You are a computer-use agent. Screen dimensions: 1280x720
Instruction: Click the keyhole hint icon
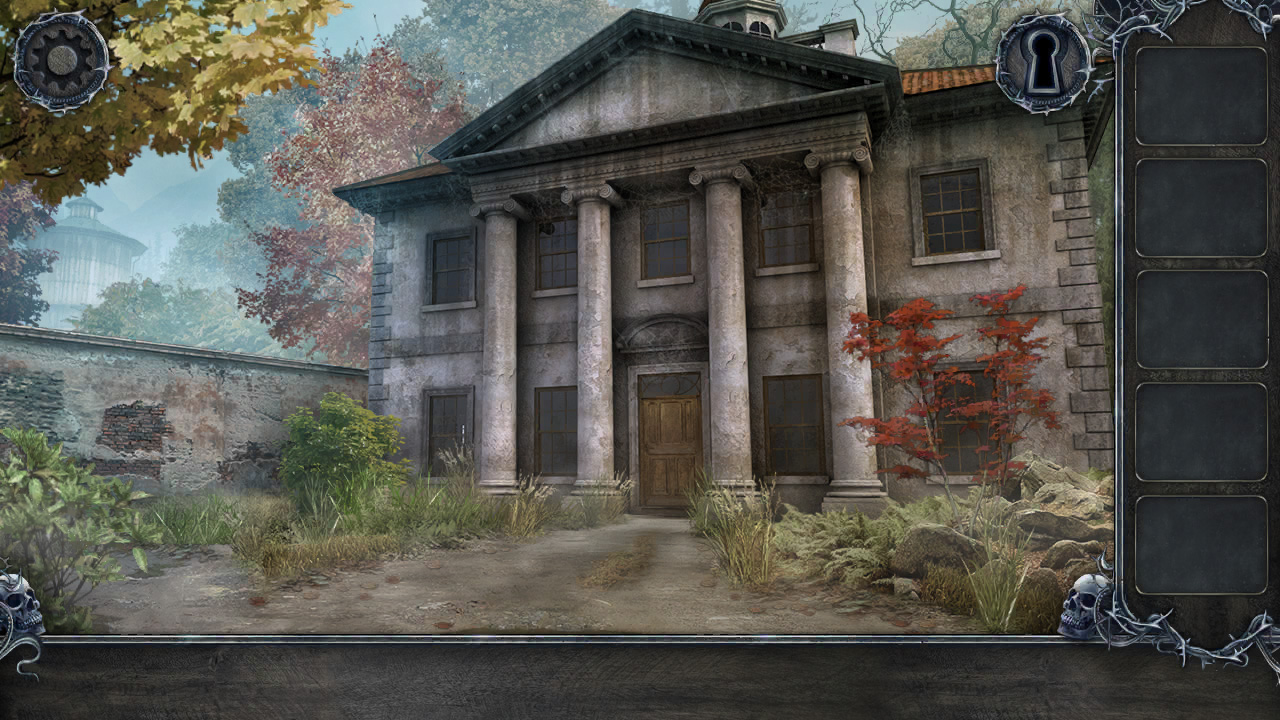[1044, 62]
